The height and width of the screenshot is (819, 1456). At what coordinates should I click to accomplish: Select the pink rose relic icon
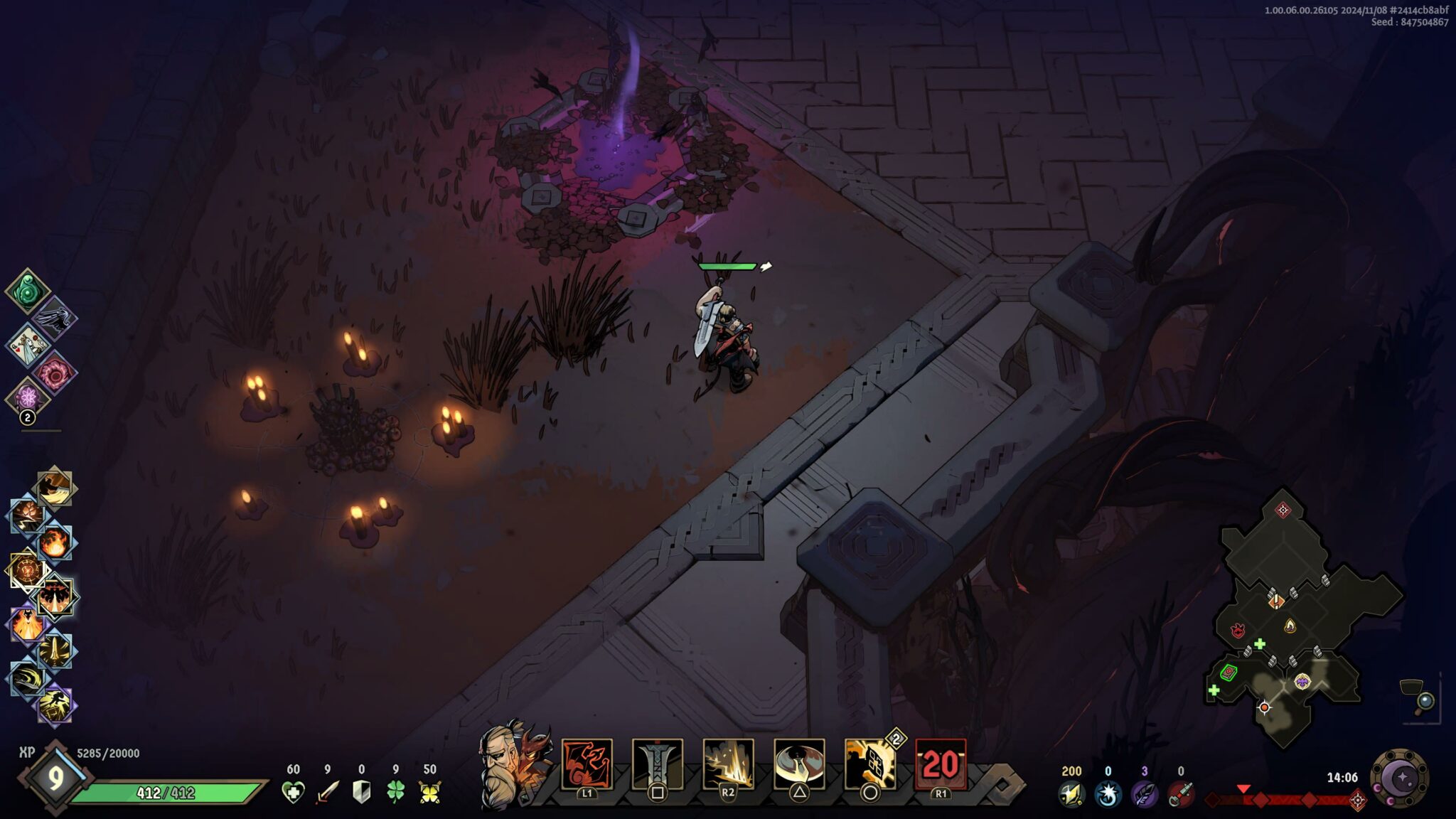tap(55, 372)
